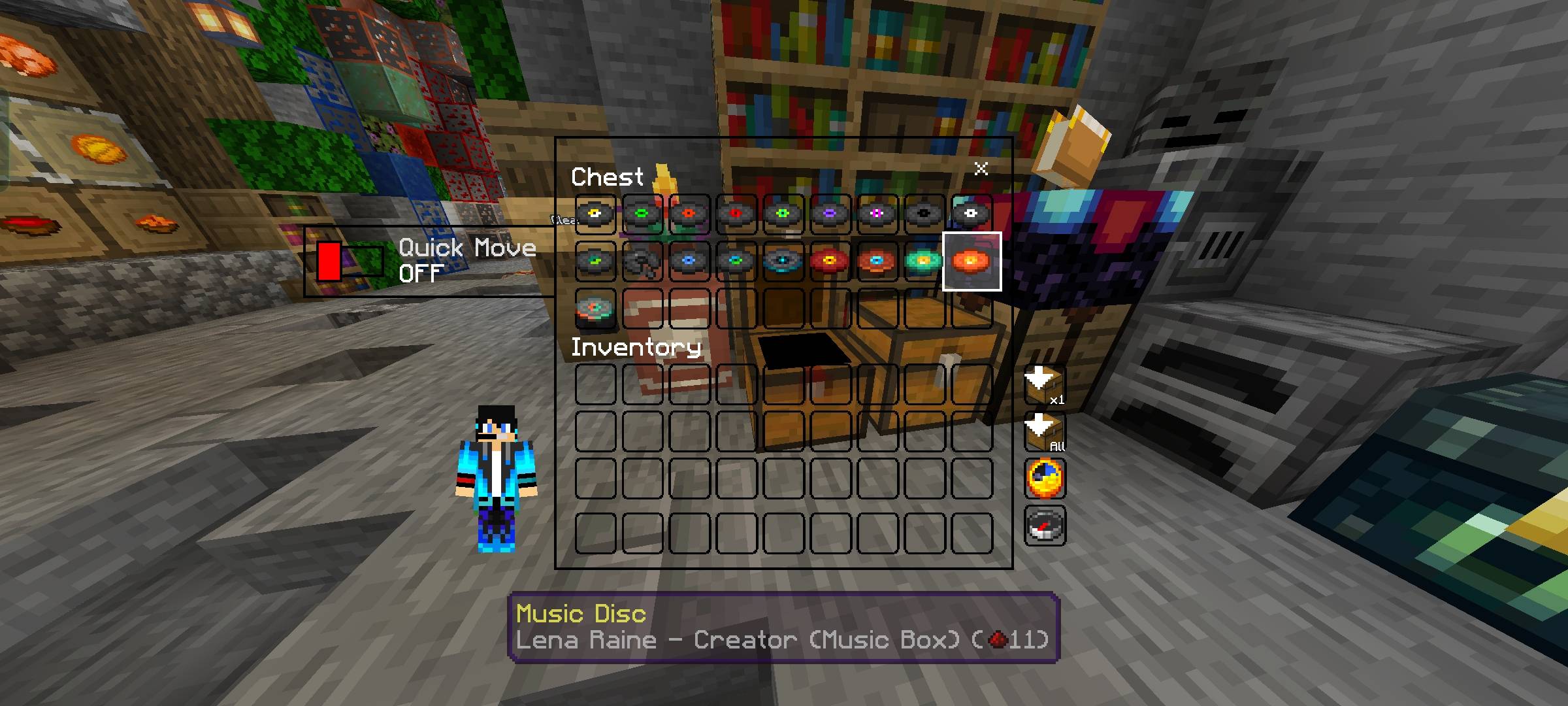Select the compass icon beside the inventory
This screenshot has height=706, width=1568.
click(1045, 526)
